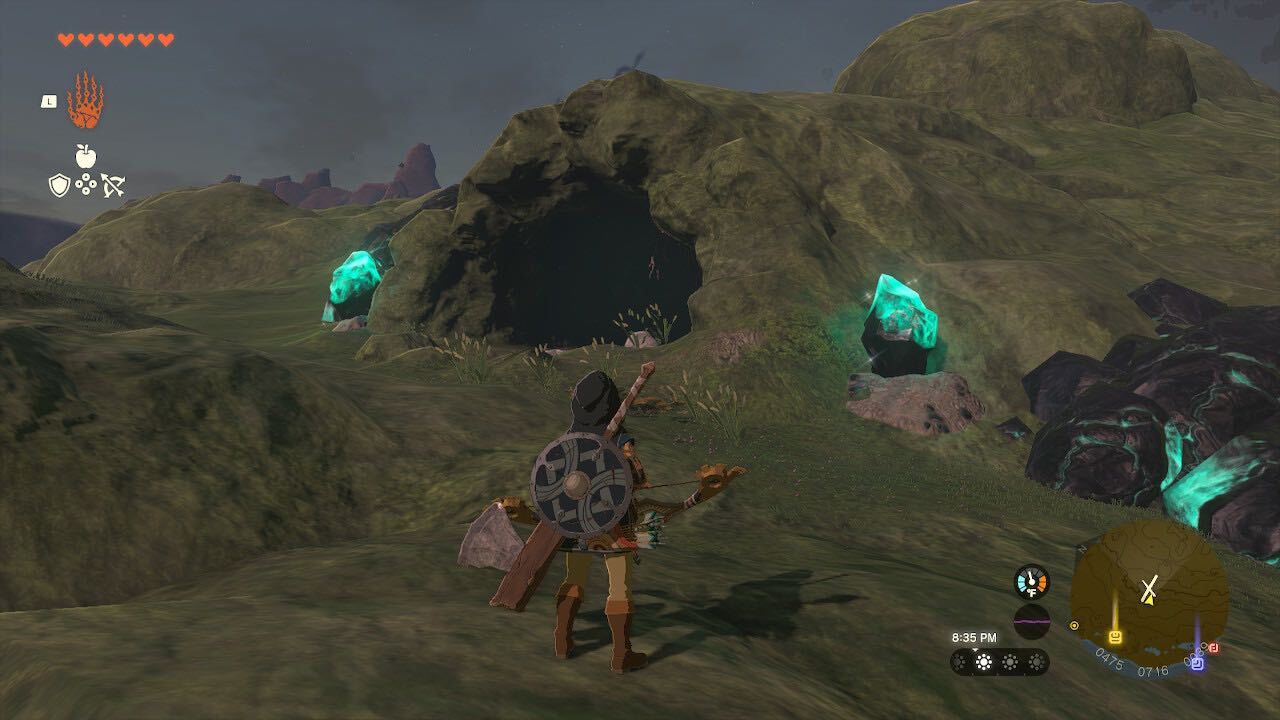The width and height of the screenshot is (1280, 720).
Task: Select the yellow glowing marker on minimap
Action: 1115,636
